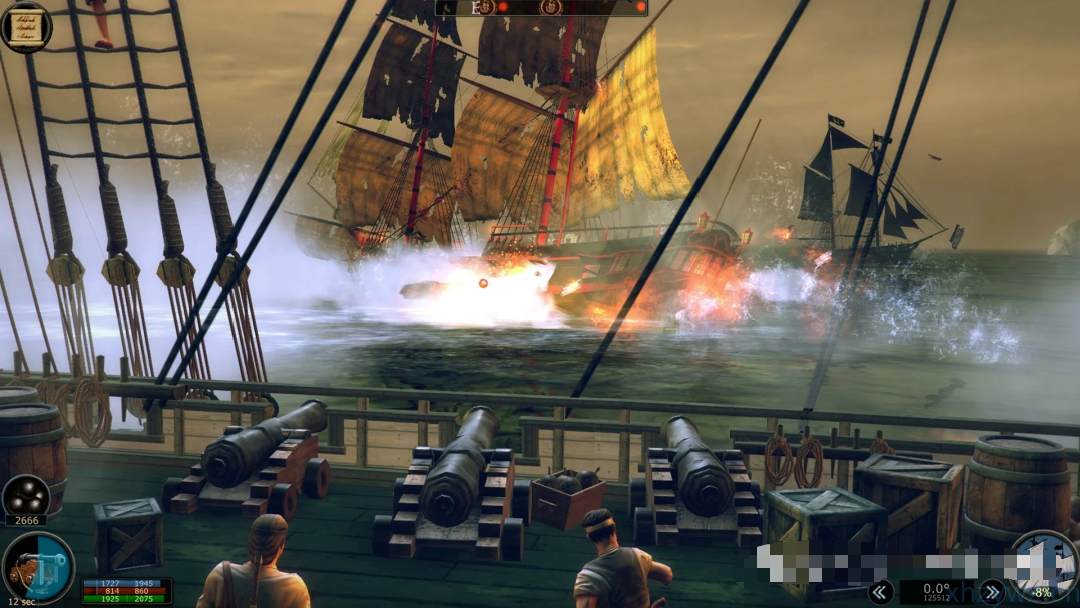
Task: Select the cannonball ammunition icon
Action: [26, 495]
